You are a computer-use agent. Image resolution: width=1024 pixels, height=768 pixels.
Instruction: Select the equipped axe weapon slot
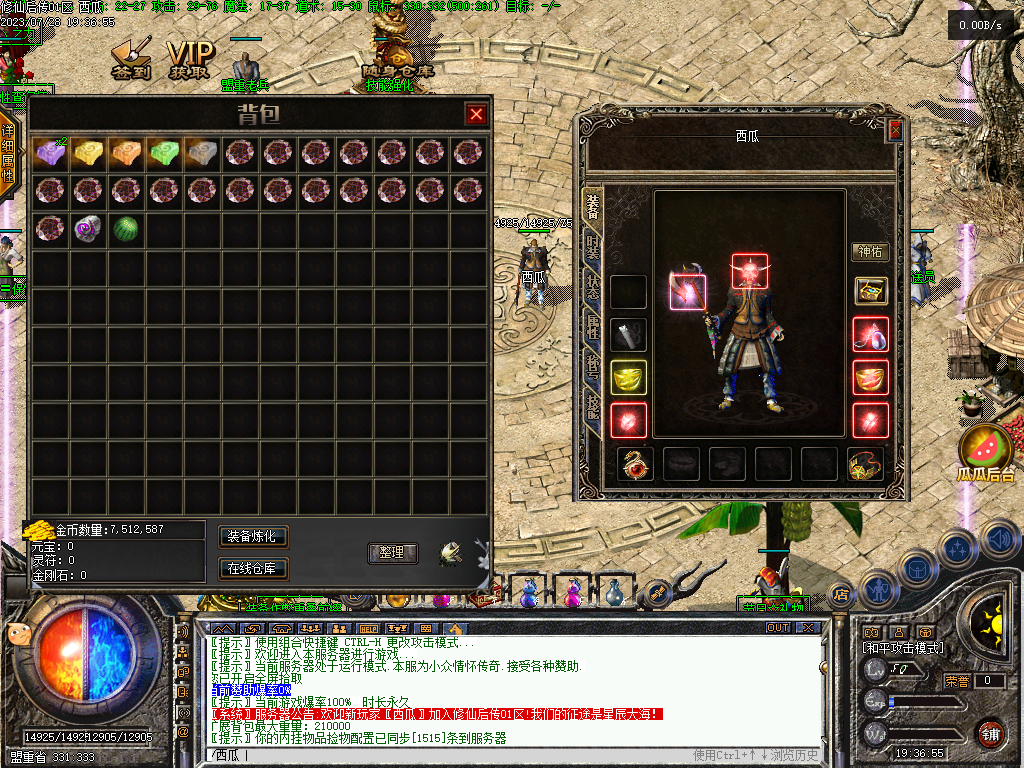[688, 291]
